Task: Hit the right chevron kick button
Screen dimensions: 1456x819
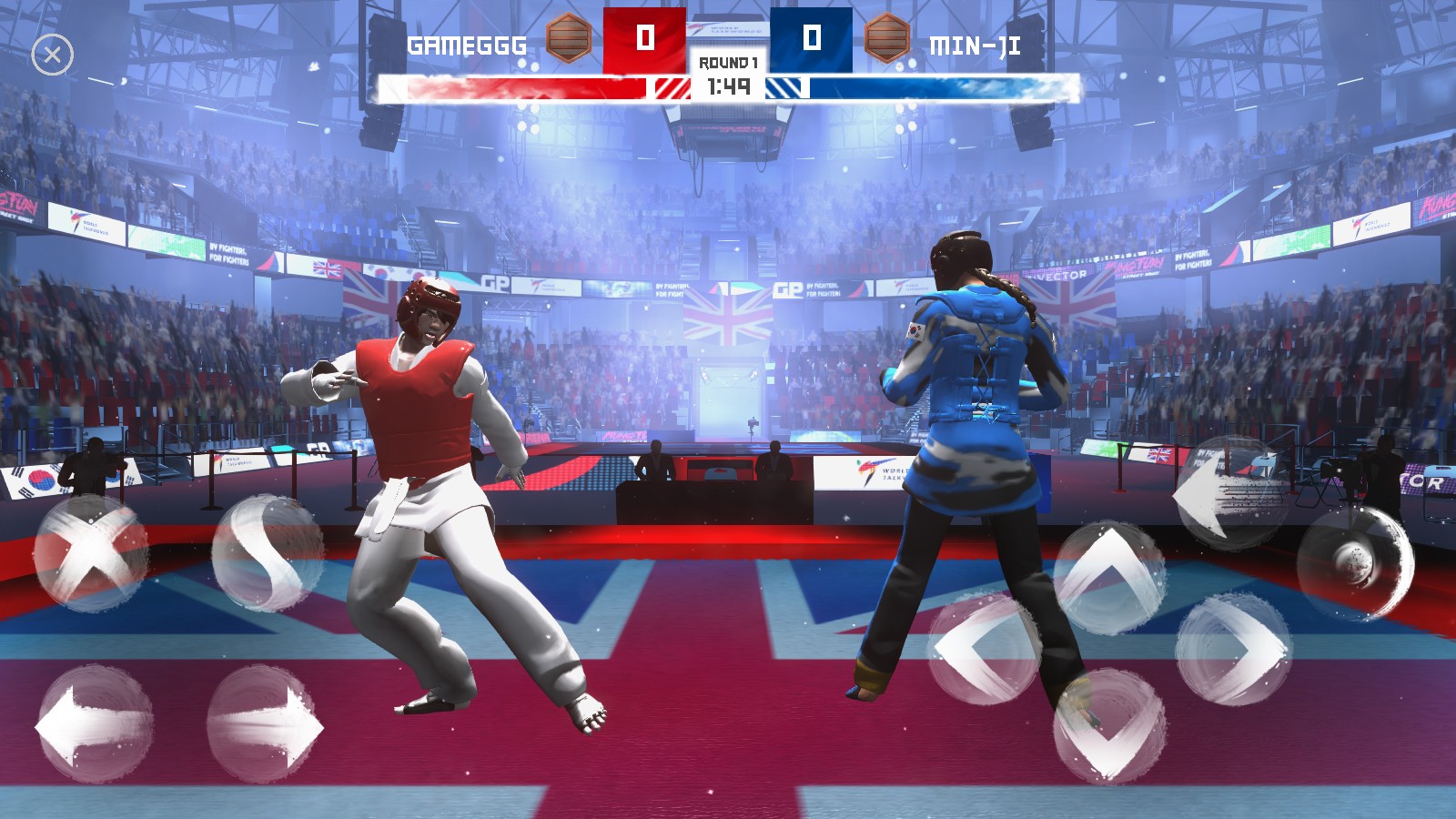Action: 1234,649
